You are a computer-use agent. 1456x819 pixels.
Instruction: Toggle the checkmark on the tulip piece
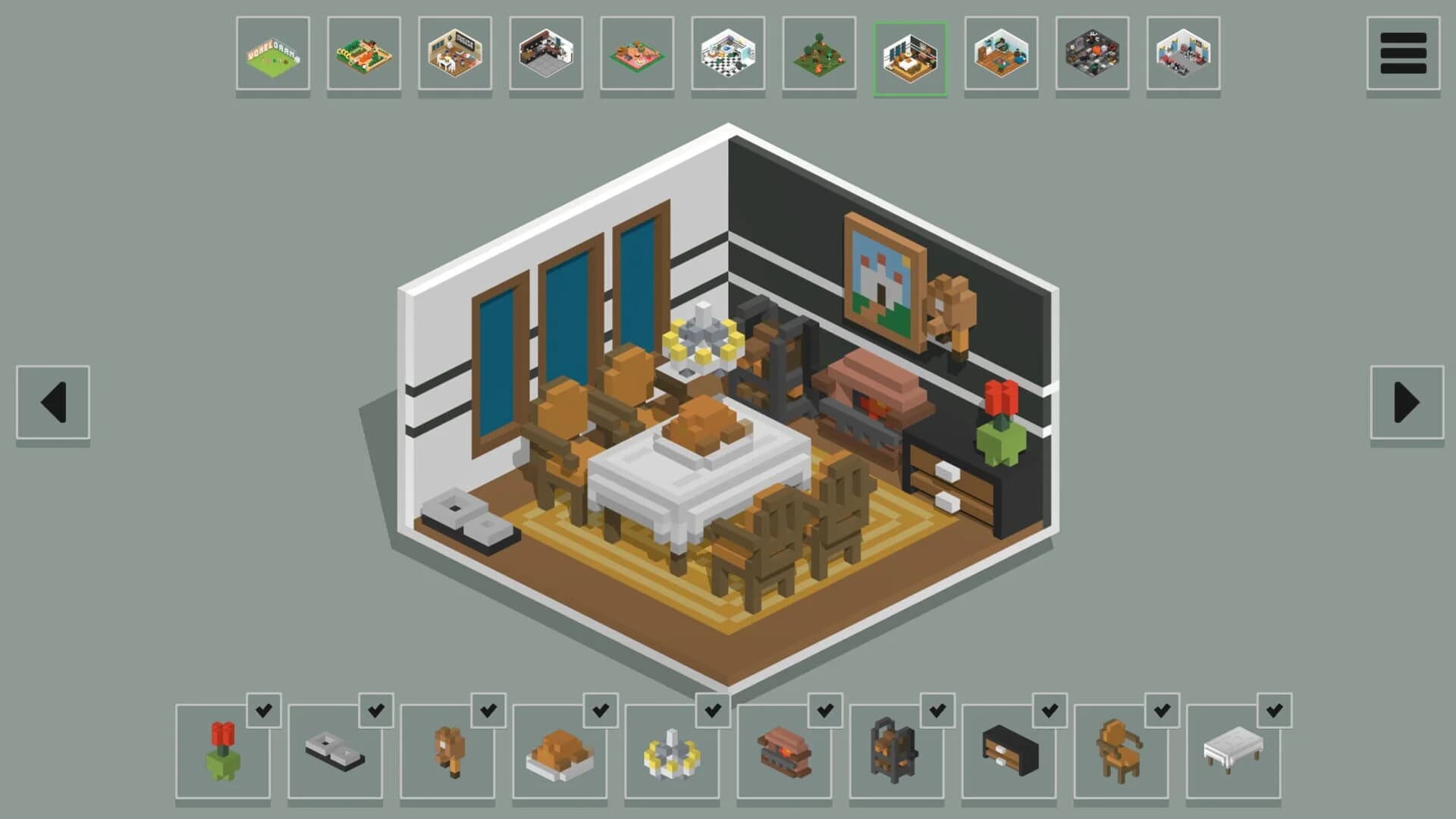pyautogui.click(x=265, y=711)
